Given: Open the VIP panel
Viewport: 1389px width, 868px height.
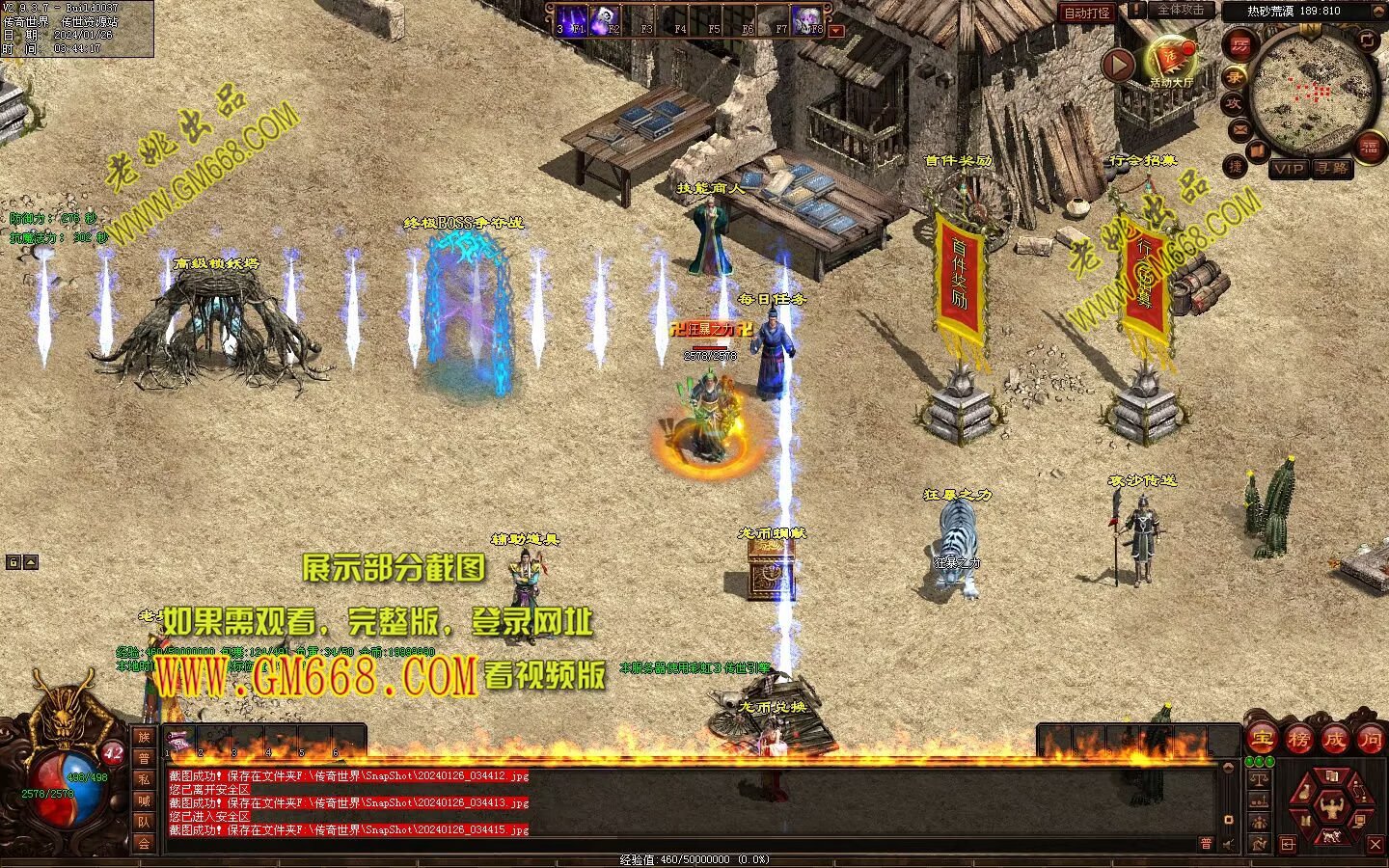Looking at the screenshot, I should [x=1288, y=169].
